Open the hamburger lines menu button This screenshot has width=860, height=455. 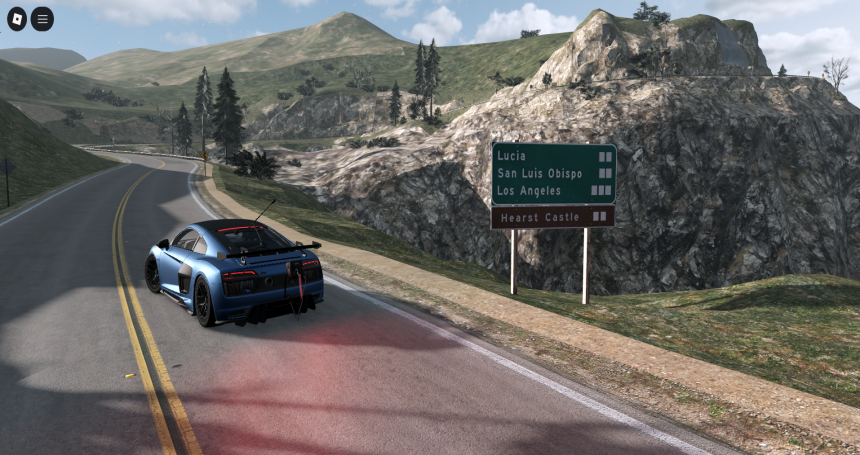point(42,19)
